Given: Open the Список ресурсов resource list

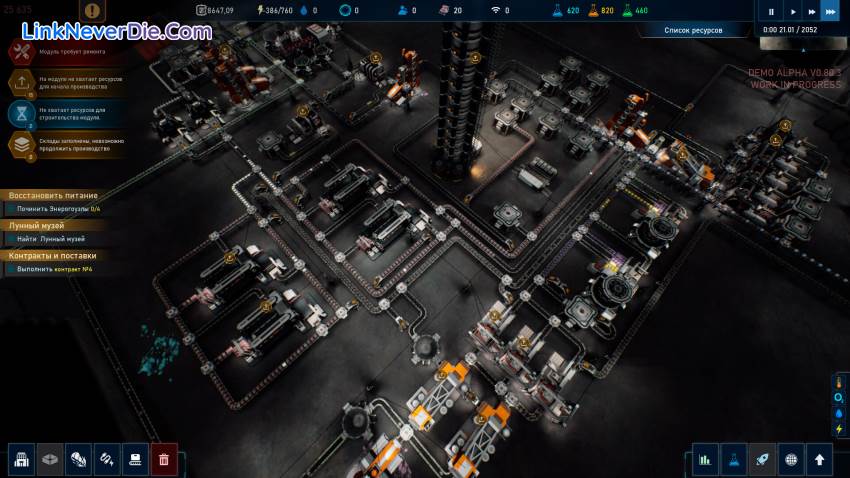Looking at the screenshot, I should (693, 30).
